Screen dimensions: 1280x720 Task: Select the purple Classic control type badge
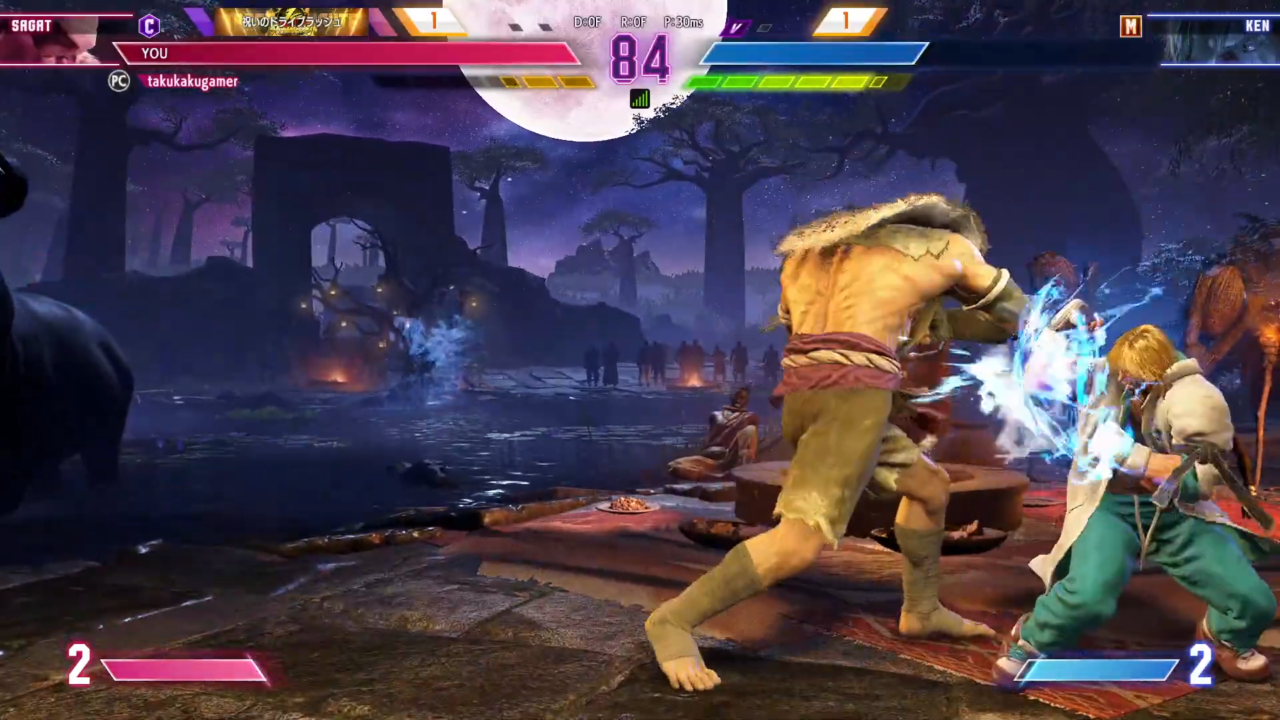tap(149, 25)
